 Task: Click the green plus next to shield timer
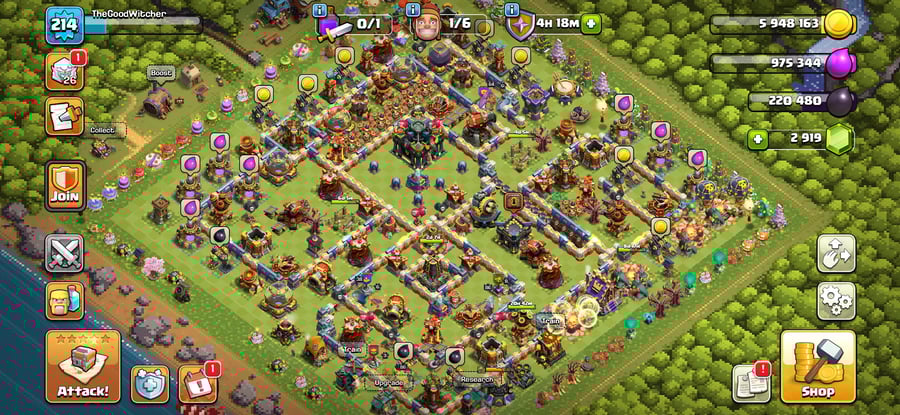coord(591,23)
